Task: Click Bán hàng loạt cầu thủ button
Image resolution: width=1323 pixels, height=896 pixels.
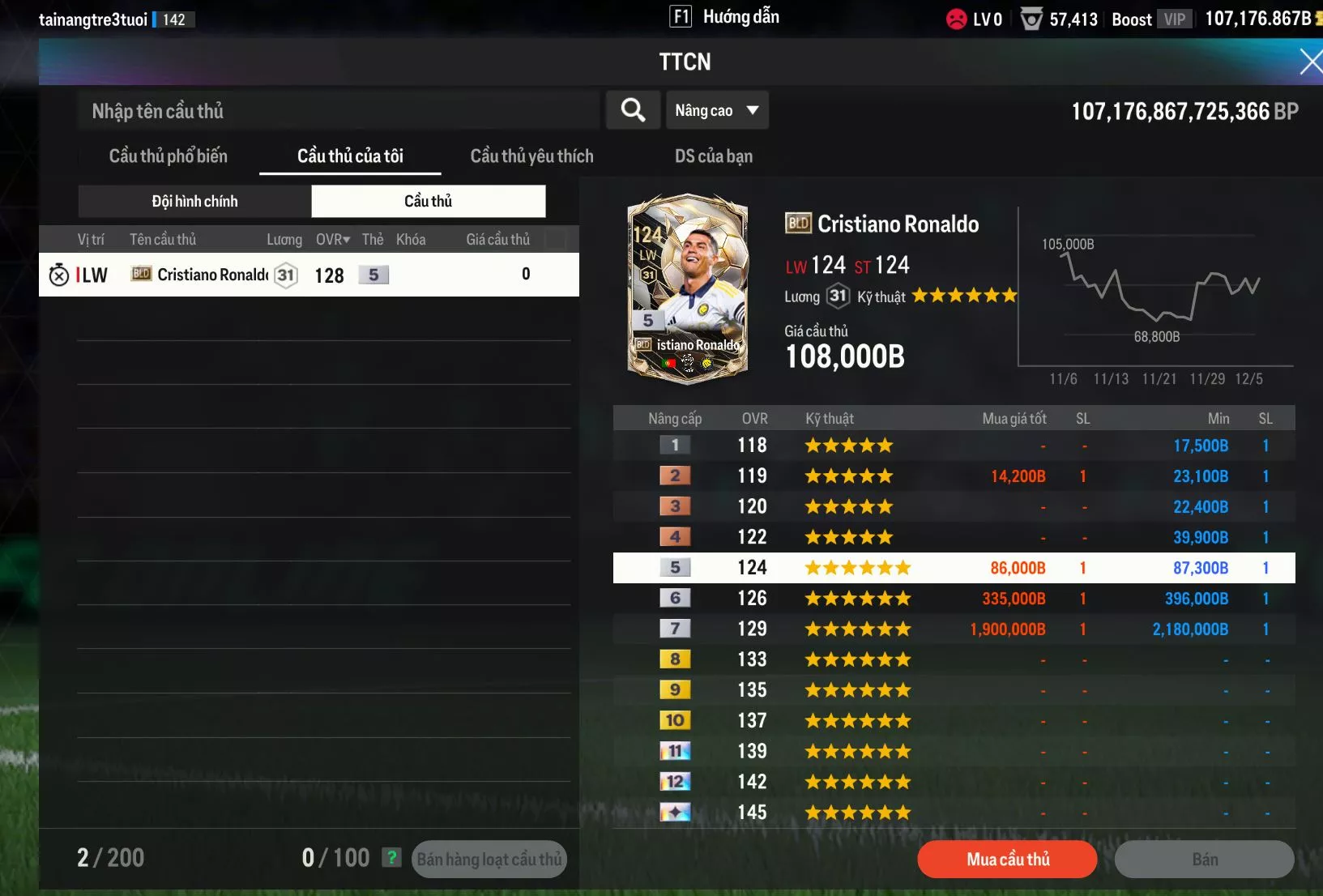Action: tap(489, 860)
